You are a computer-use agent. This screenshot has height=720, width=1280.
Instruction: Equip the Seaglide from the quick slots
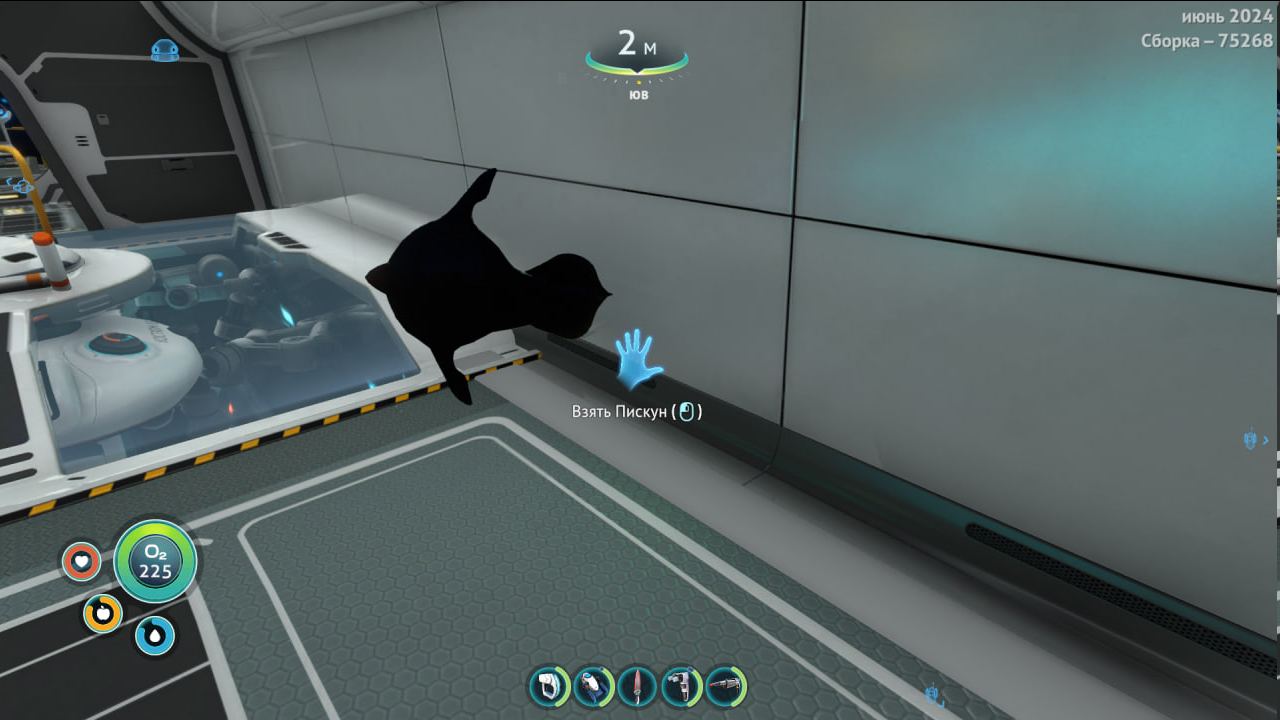[x=593, y=687]
